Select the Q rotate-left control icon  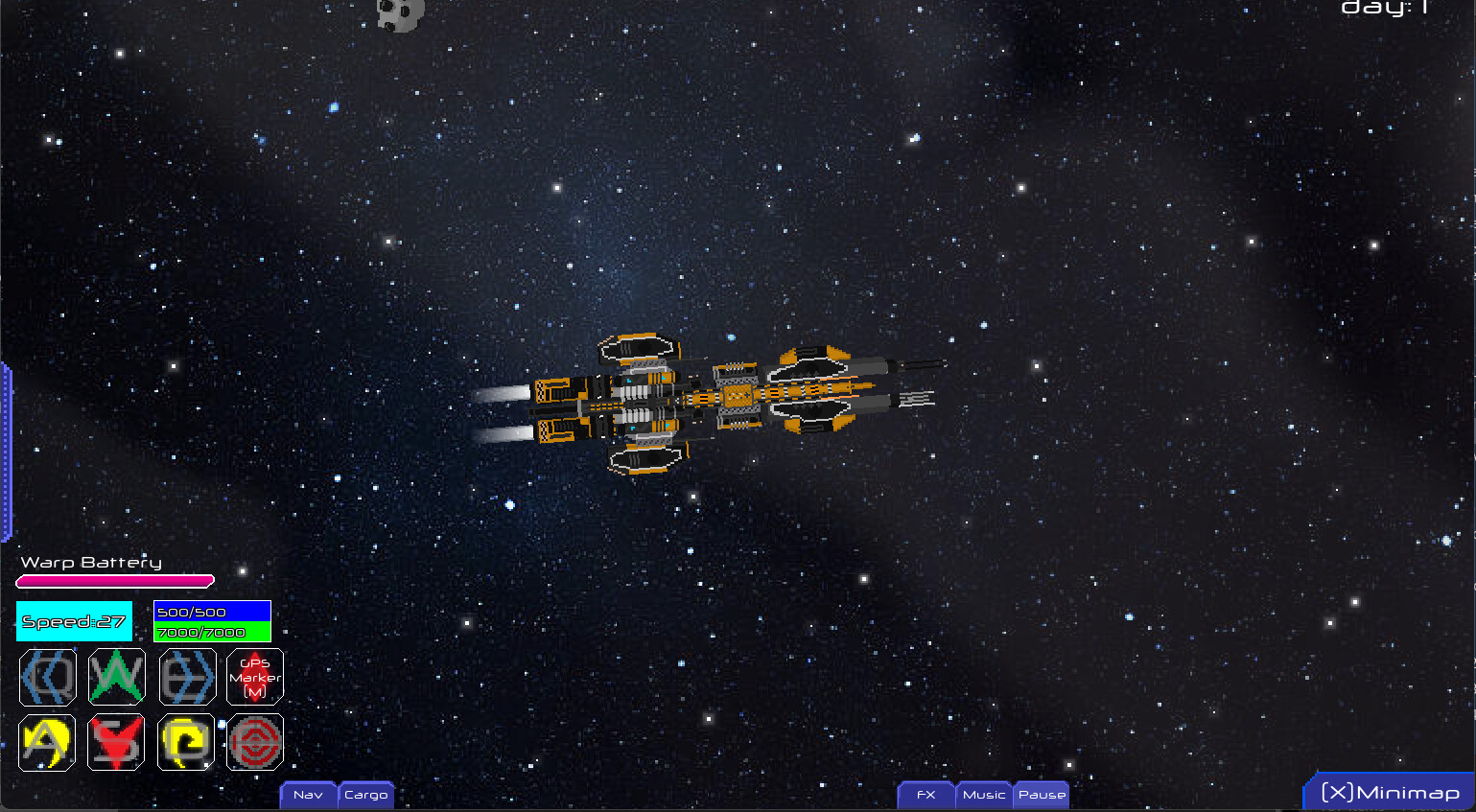[47, 677]
